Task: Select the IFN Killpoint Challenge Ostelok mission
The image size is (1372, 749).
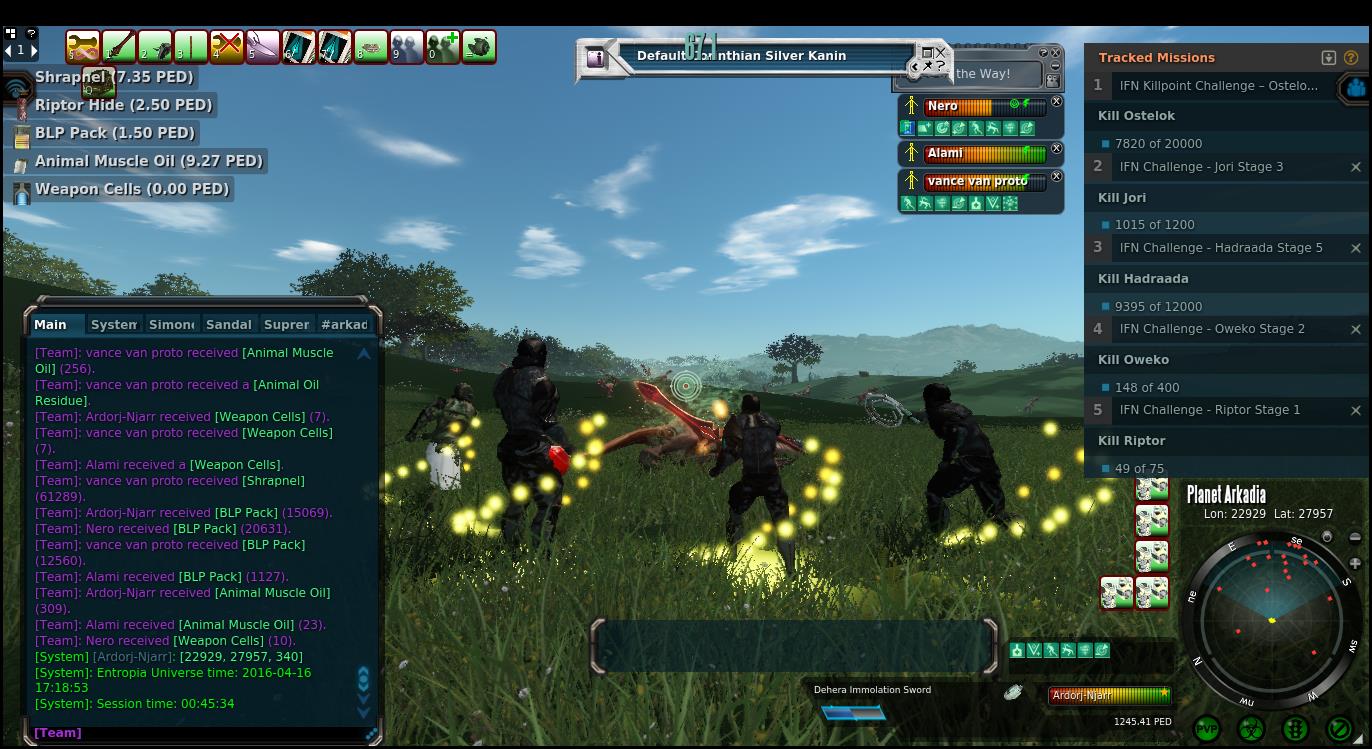Action: click(1218, 86)
